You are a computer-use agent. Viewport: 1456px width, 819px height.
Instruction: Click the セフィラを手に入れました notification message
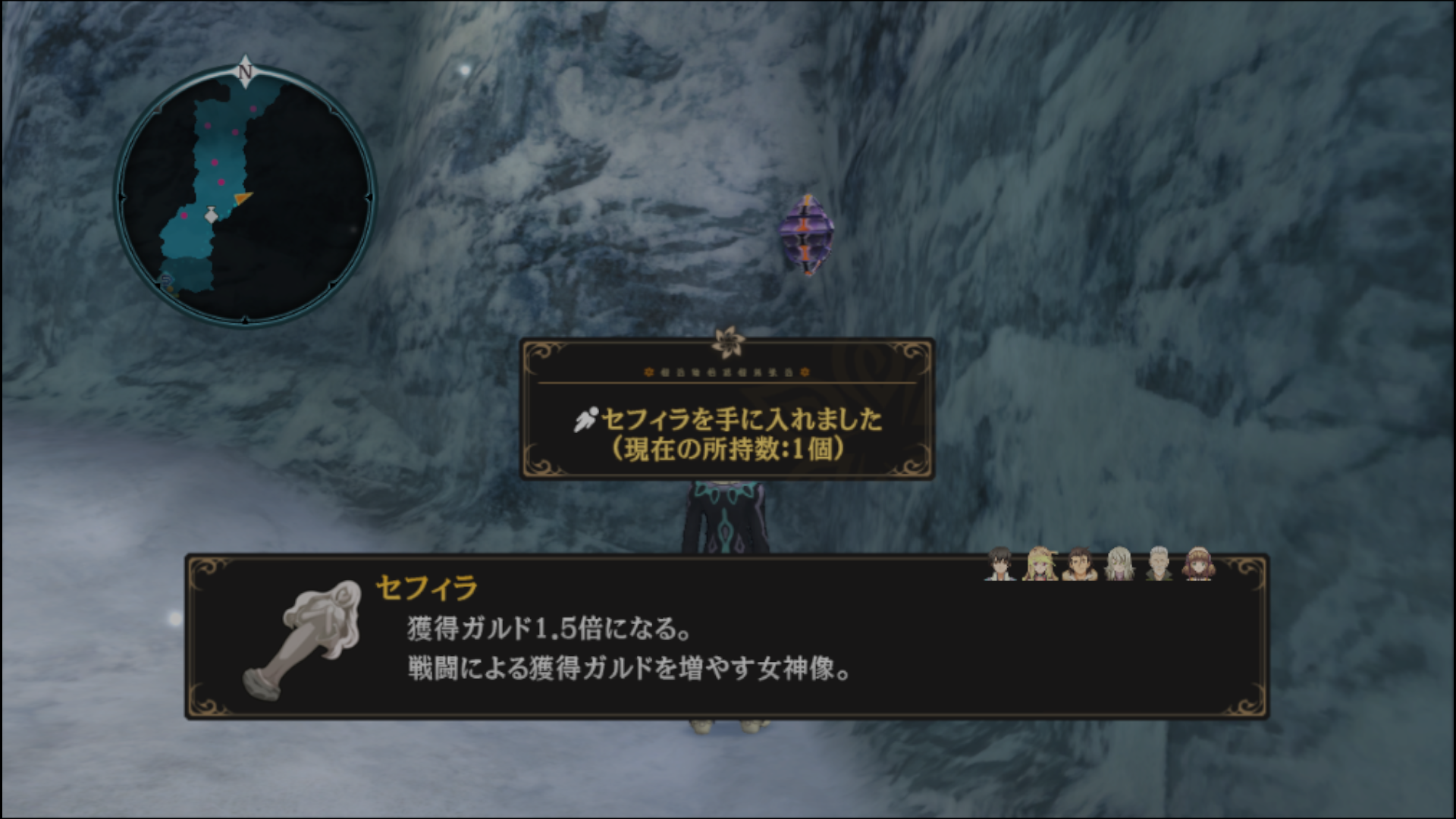point(742,422)
